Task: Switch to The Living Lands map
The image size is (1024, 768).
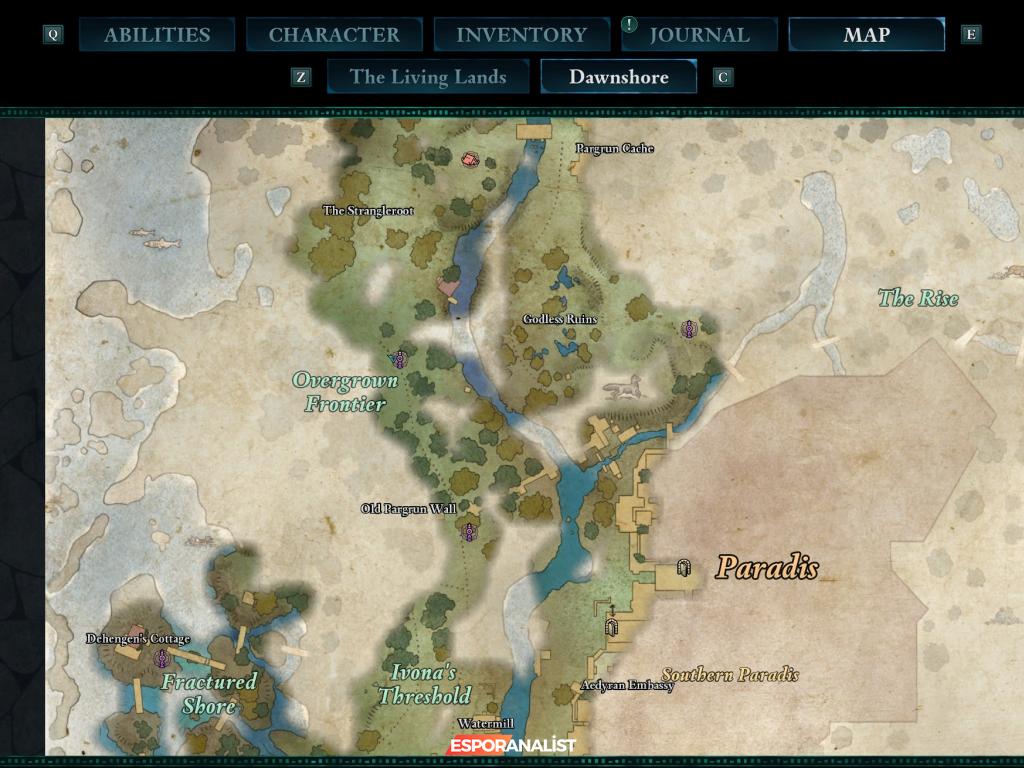Action: pyautogui.click(x=428, y=77)
